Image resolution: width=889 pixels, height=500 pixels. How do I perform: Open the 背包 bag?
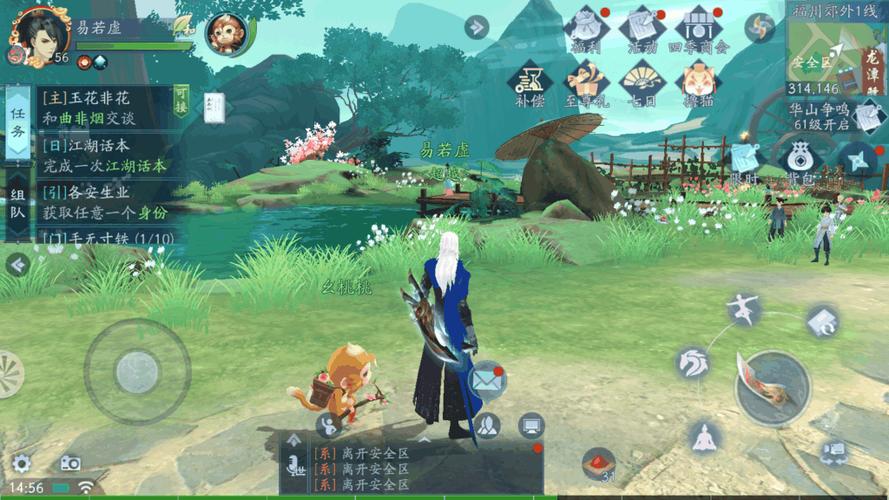(799, 160)
